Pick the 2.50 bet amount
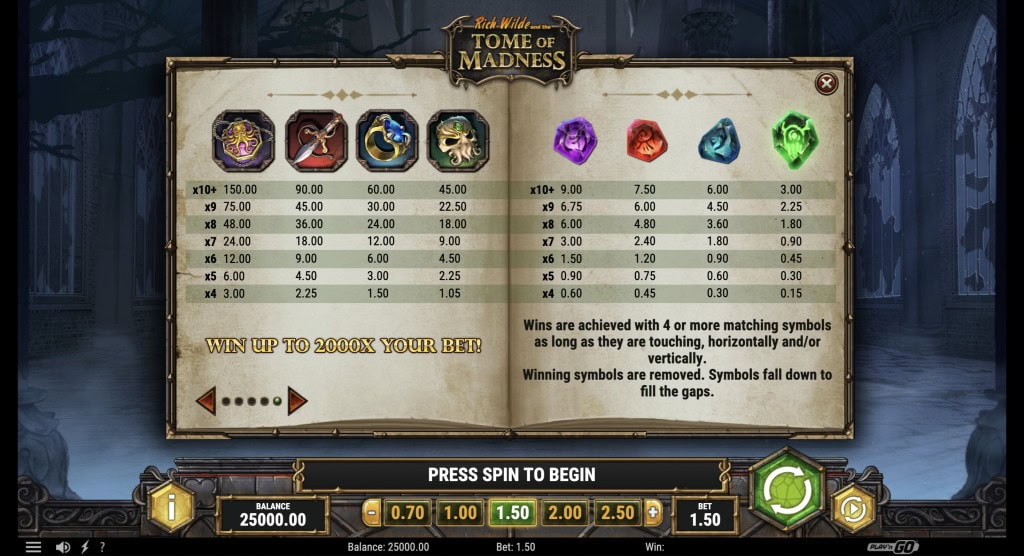This screenshot has height=556, width=1024. 617,513
